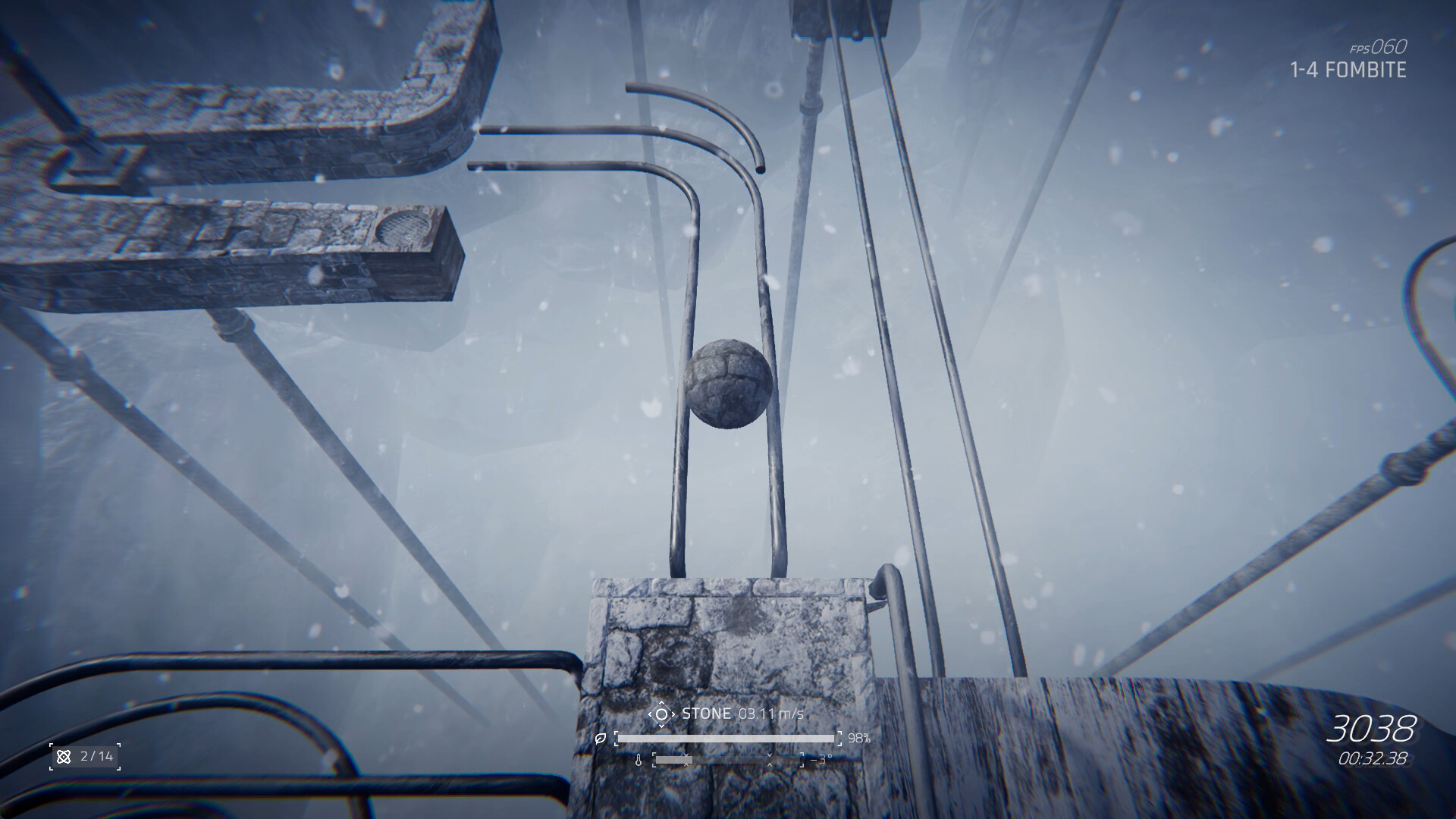Click the 03.11 m/s speed readout

click(770, 714)
